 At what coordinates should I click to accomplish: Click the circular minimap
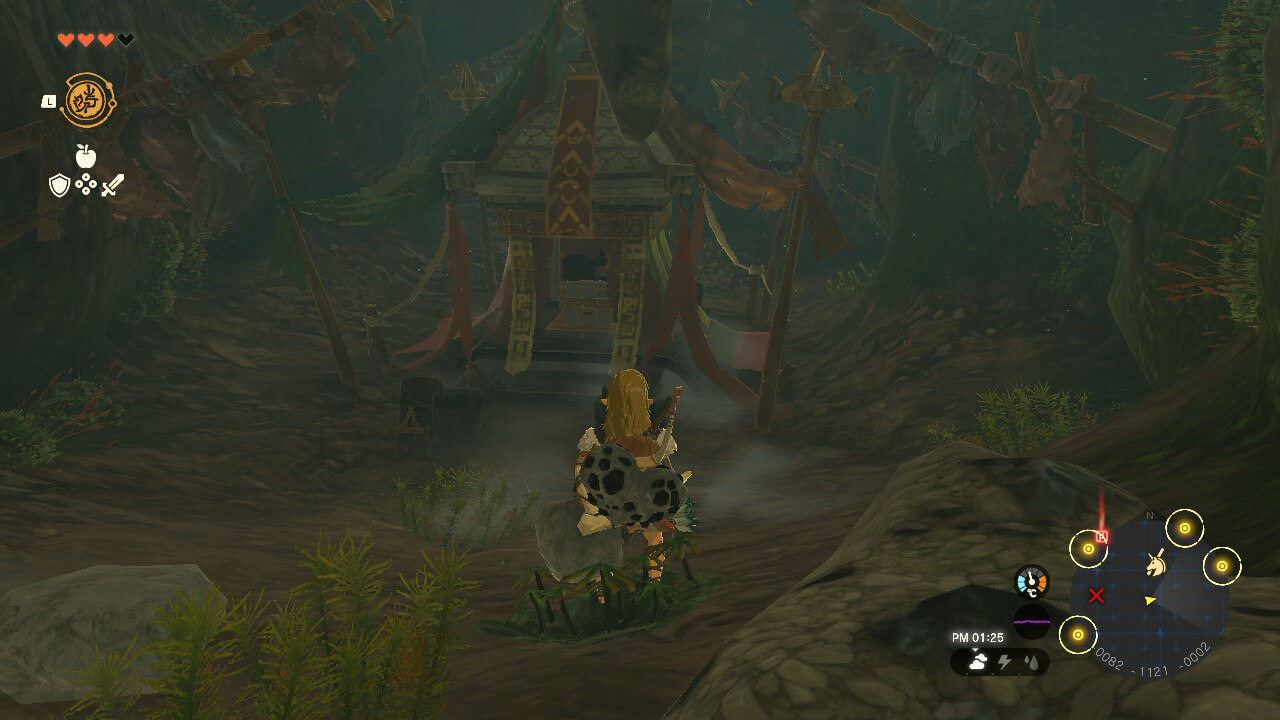(1150, 598)
